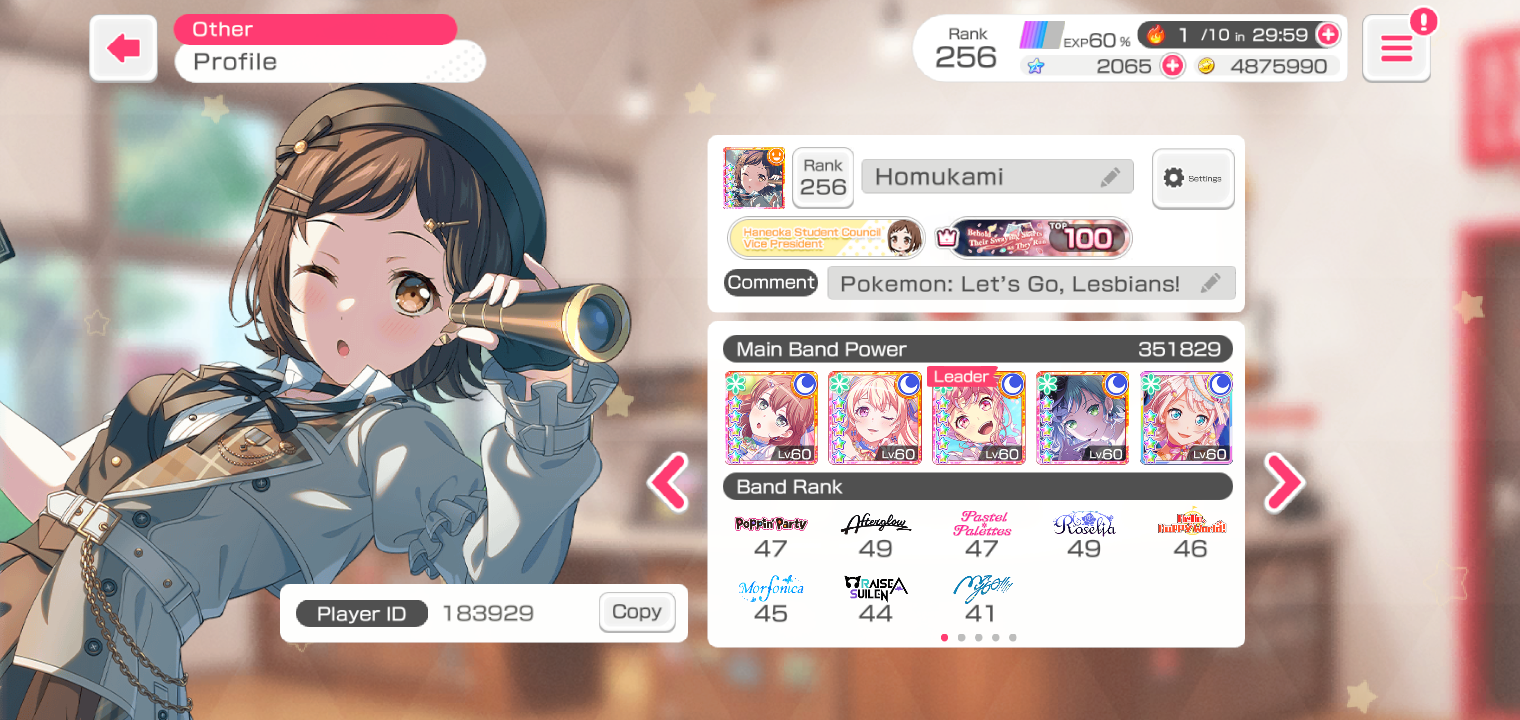Edit the profile comment text
Image resolution: width=1520 pixels, height=720 pixels.
(1210, 283)
